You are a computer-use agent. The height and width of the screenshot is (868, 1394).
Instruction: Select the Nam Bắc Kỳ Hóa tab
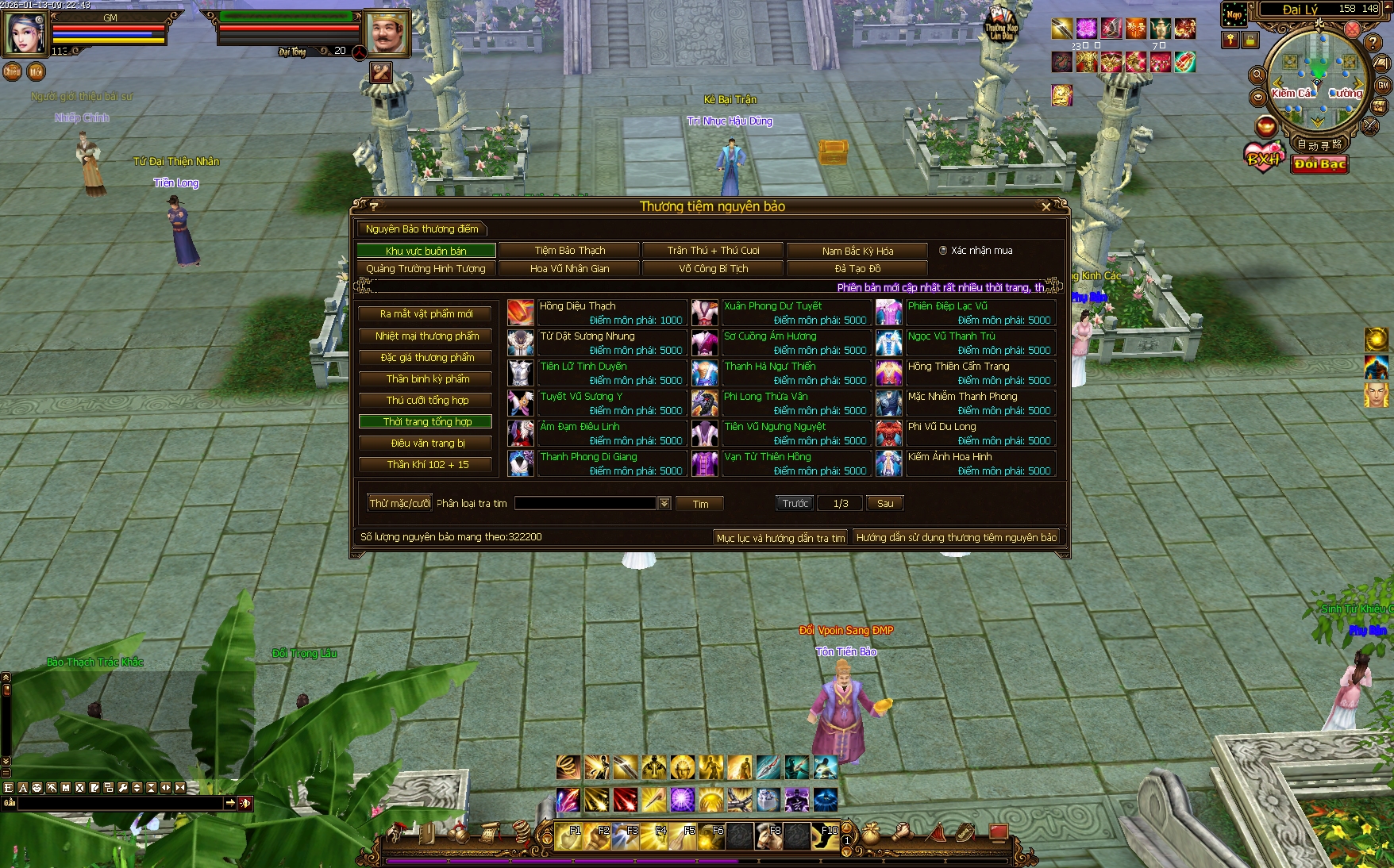857,251
